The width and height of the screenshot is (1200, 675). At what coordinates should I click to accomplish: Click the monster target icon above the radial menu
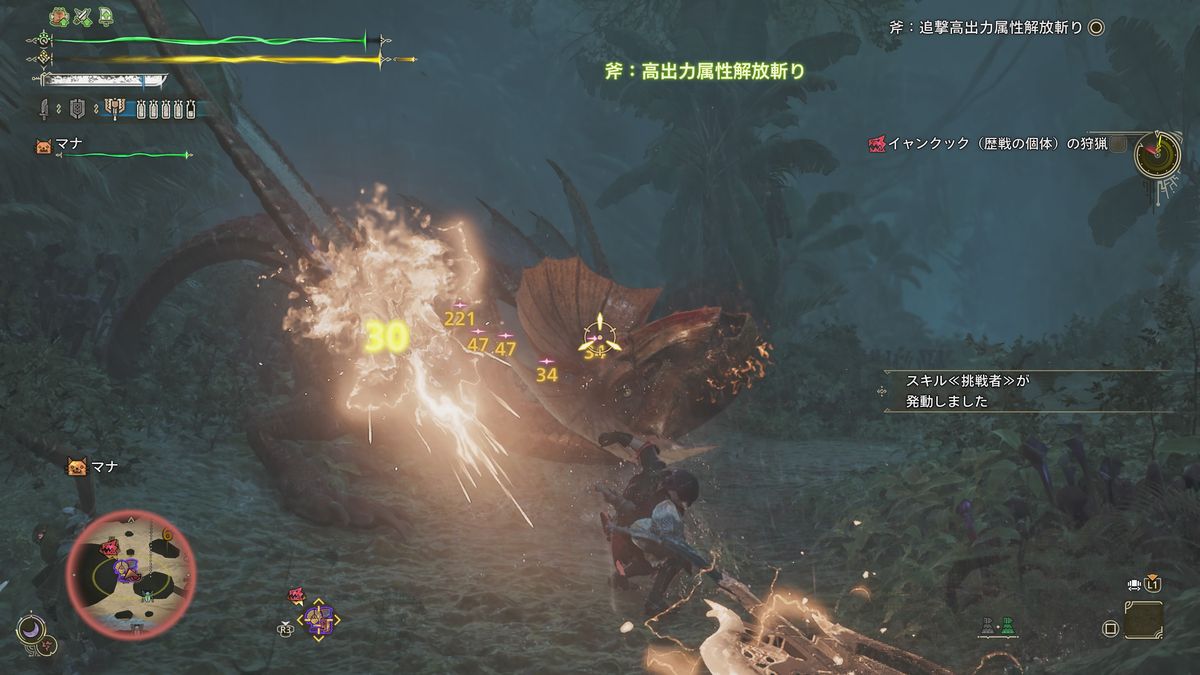(x=297, y=595)
